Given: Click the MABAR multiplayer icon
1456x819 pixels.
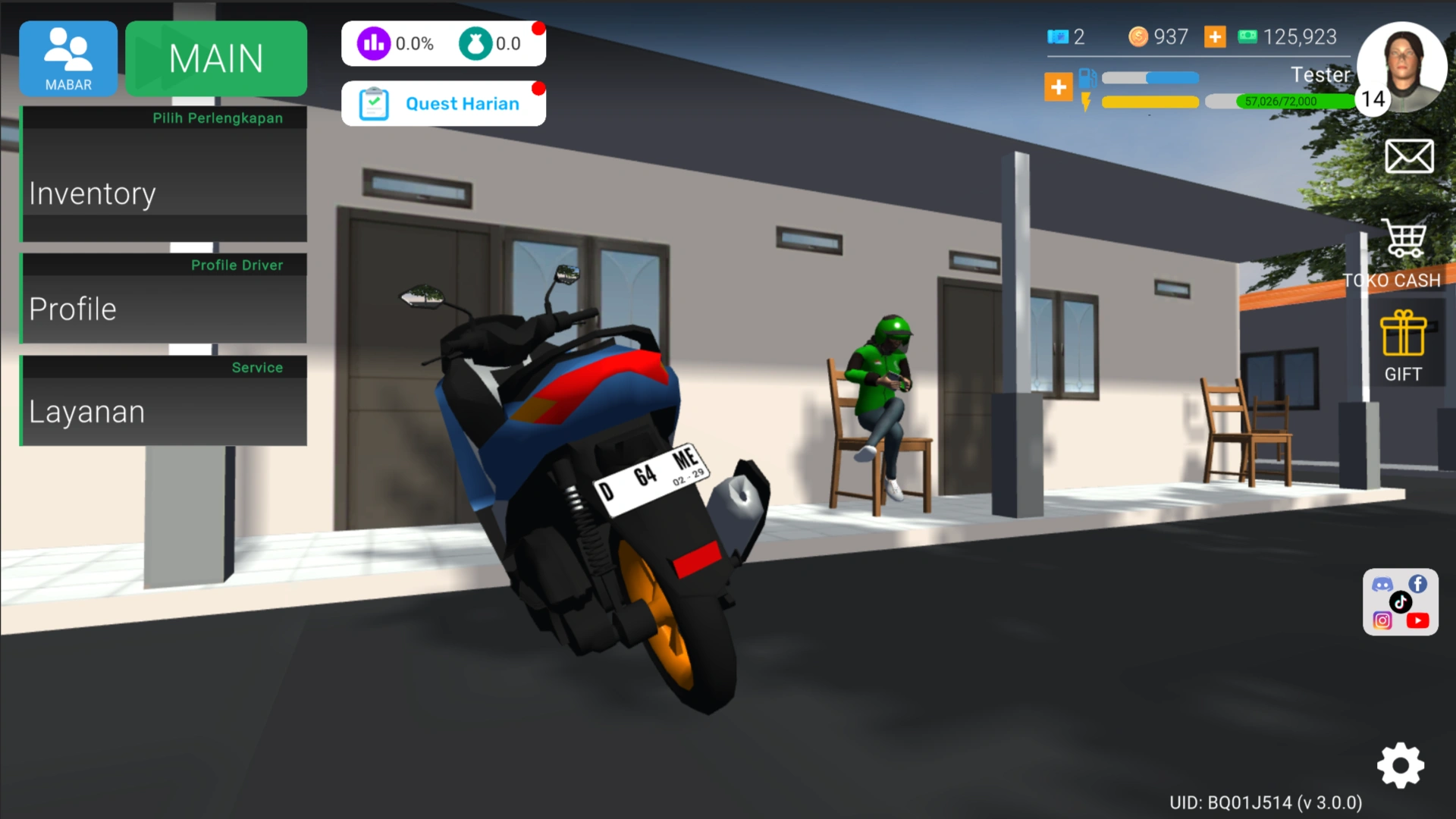Looking at the screenshot, I should tap(67, 58).
